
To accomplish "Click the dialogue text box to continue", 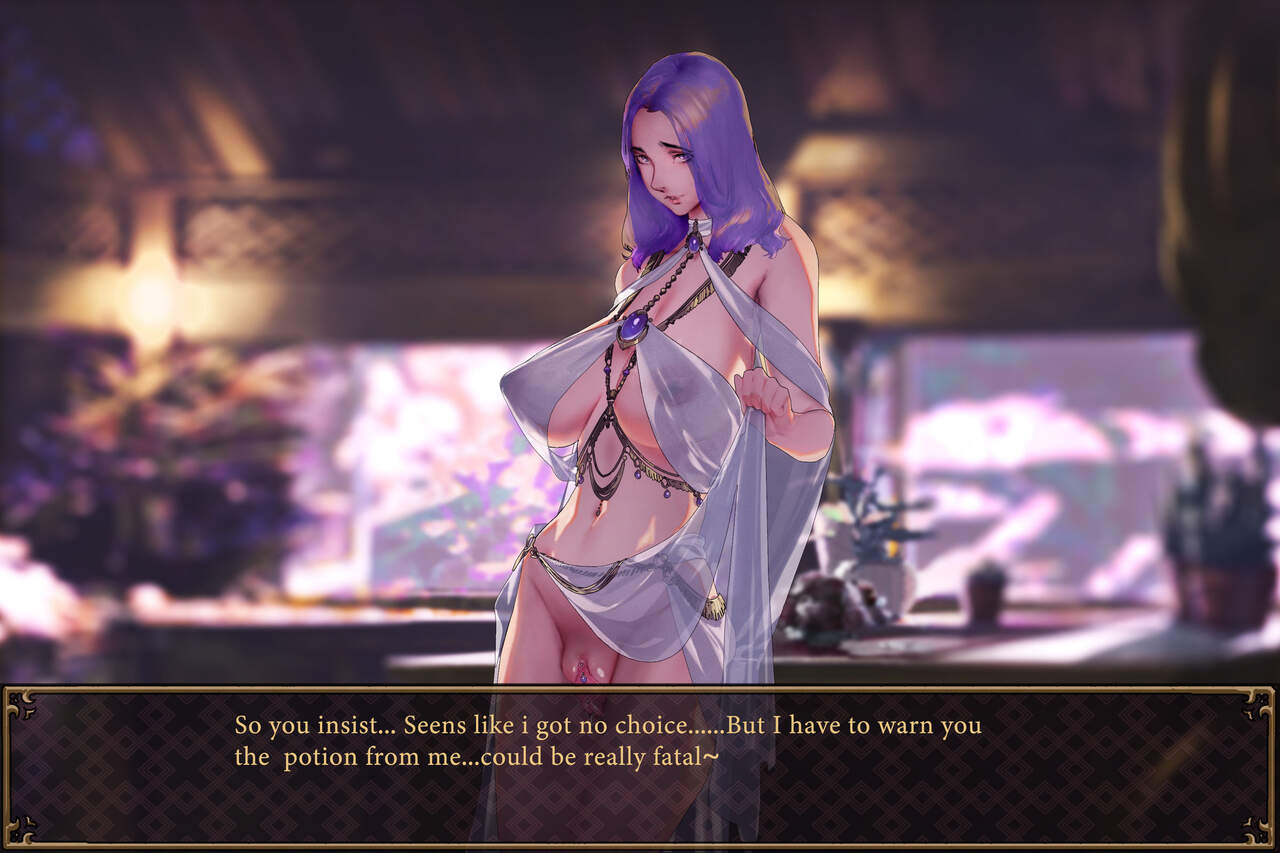I will coord(640,766).
